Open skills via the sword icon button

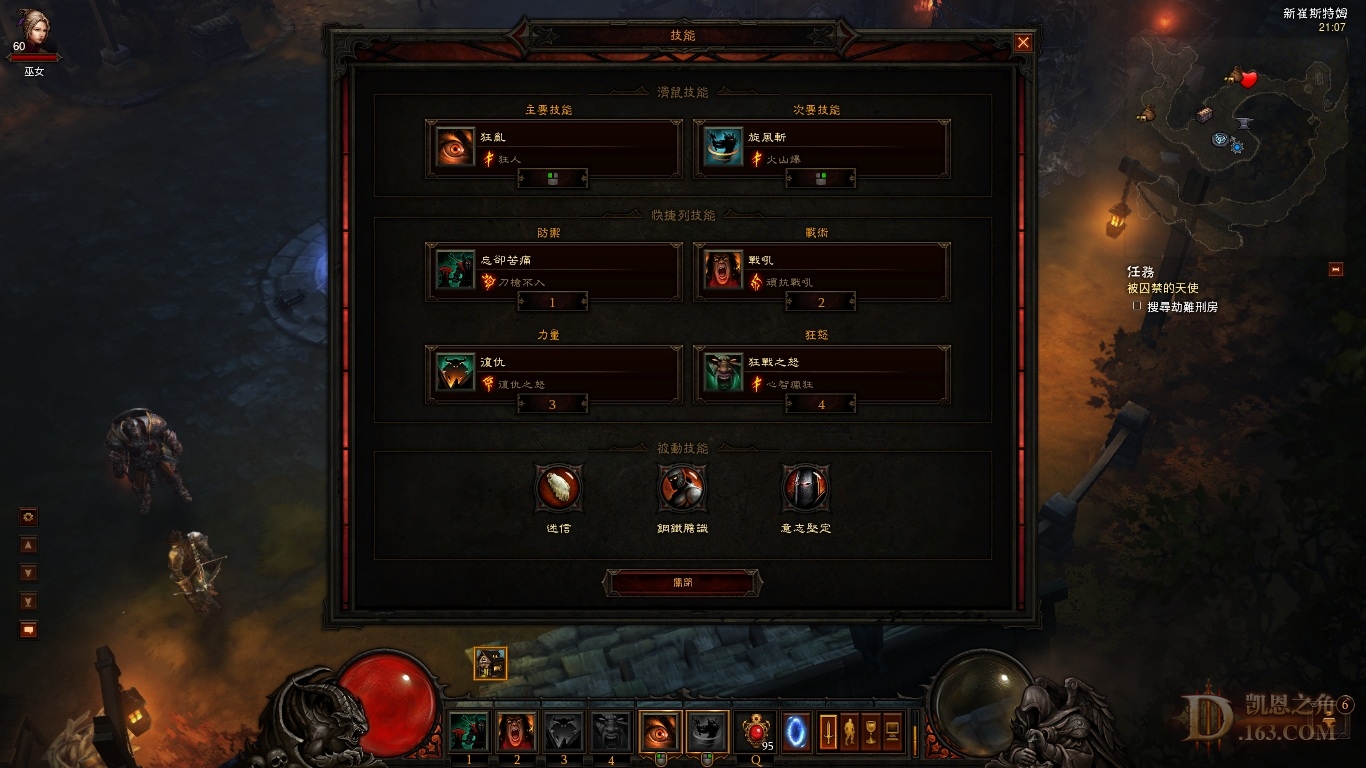click(x=829, y=732)
